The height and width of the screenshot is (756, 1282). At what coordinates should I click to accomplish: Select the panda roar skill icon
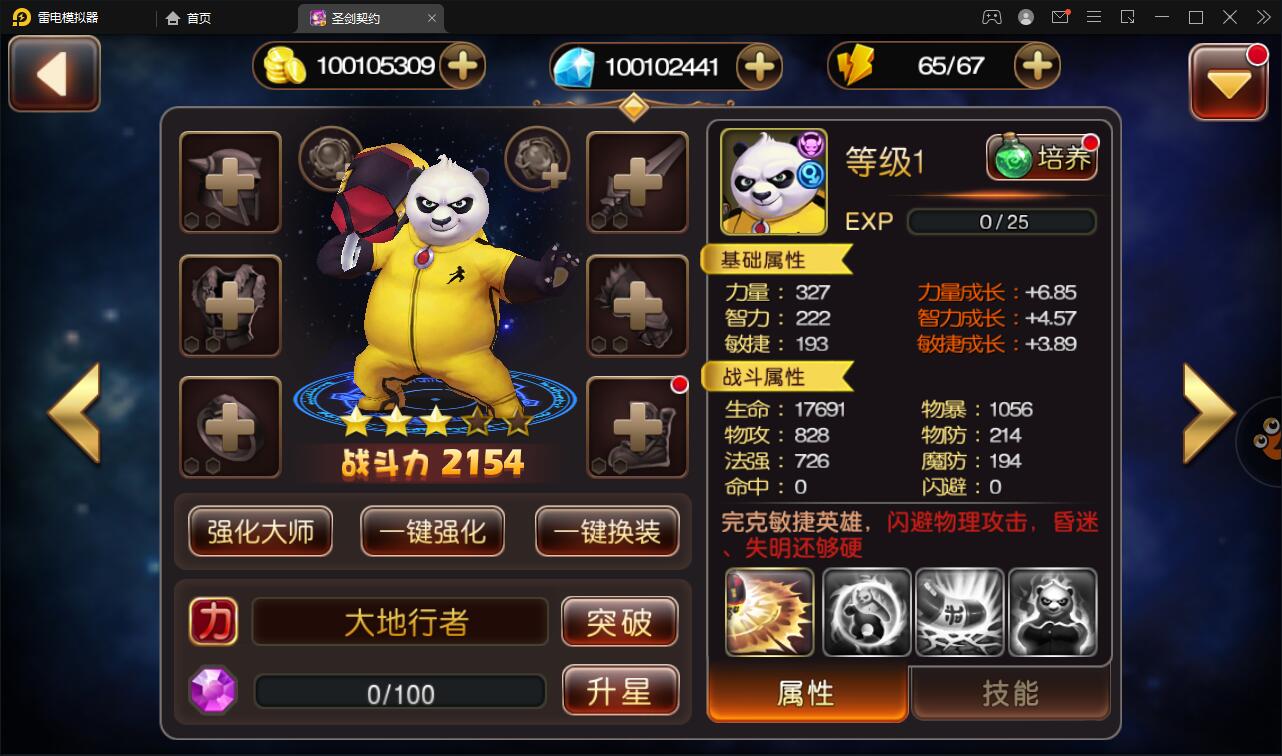pos(1053,613)
